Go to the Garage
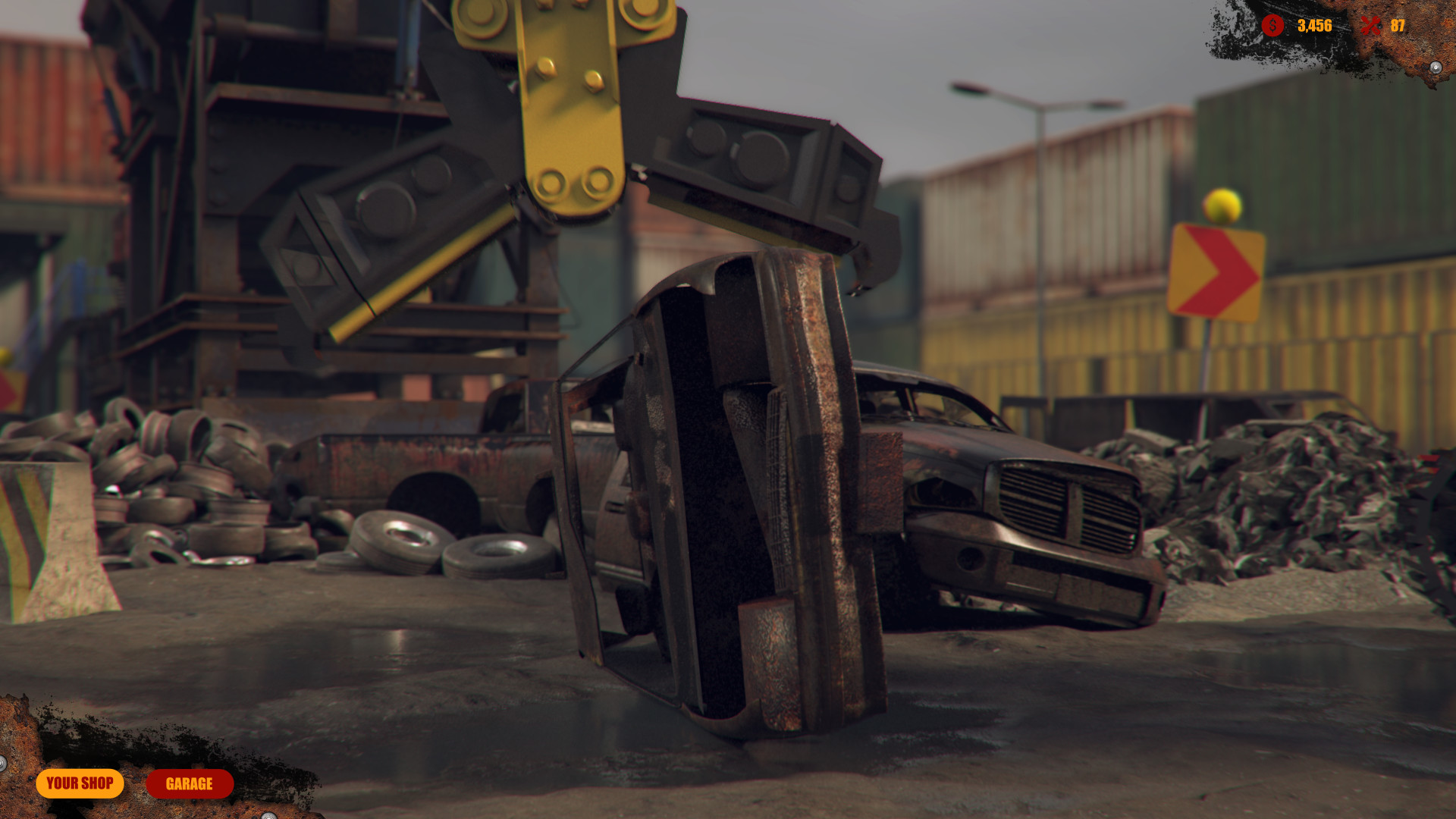1456x819 pixels. 190,784
